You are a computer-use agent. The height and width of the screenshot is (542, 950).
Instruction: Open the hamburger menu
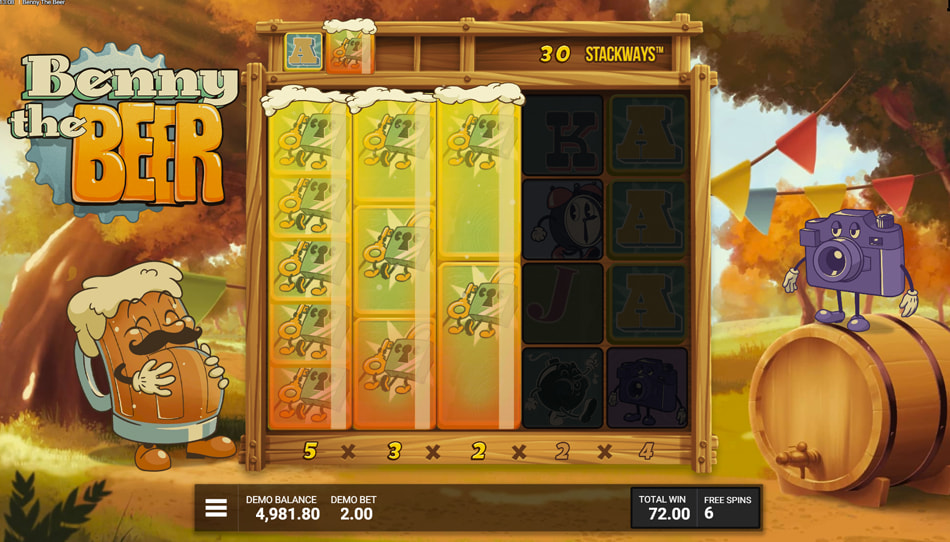tap(216, 508)
